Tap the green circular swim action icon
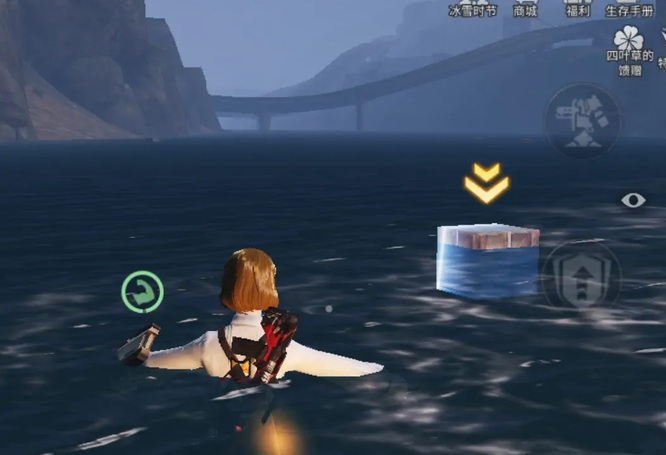Viewport: 666px width, 455px height. [x=143, y=292]
